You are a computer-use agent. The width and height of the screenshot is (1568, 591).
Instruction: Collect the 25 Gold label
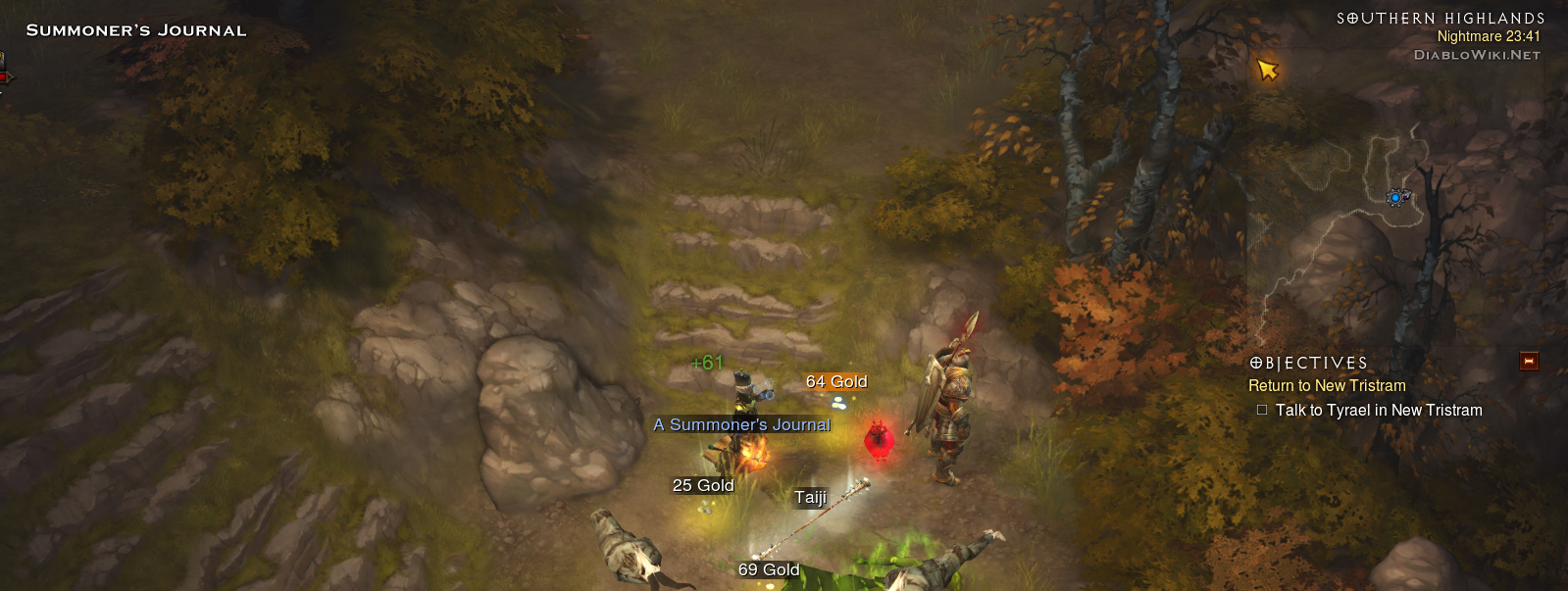pos(703,485)
